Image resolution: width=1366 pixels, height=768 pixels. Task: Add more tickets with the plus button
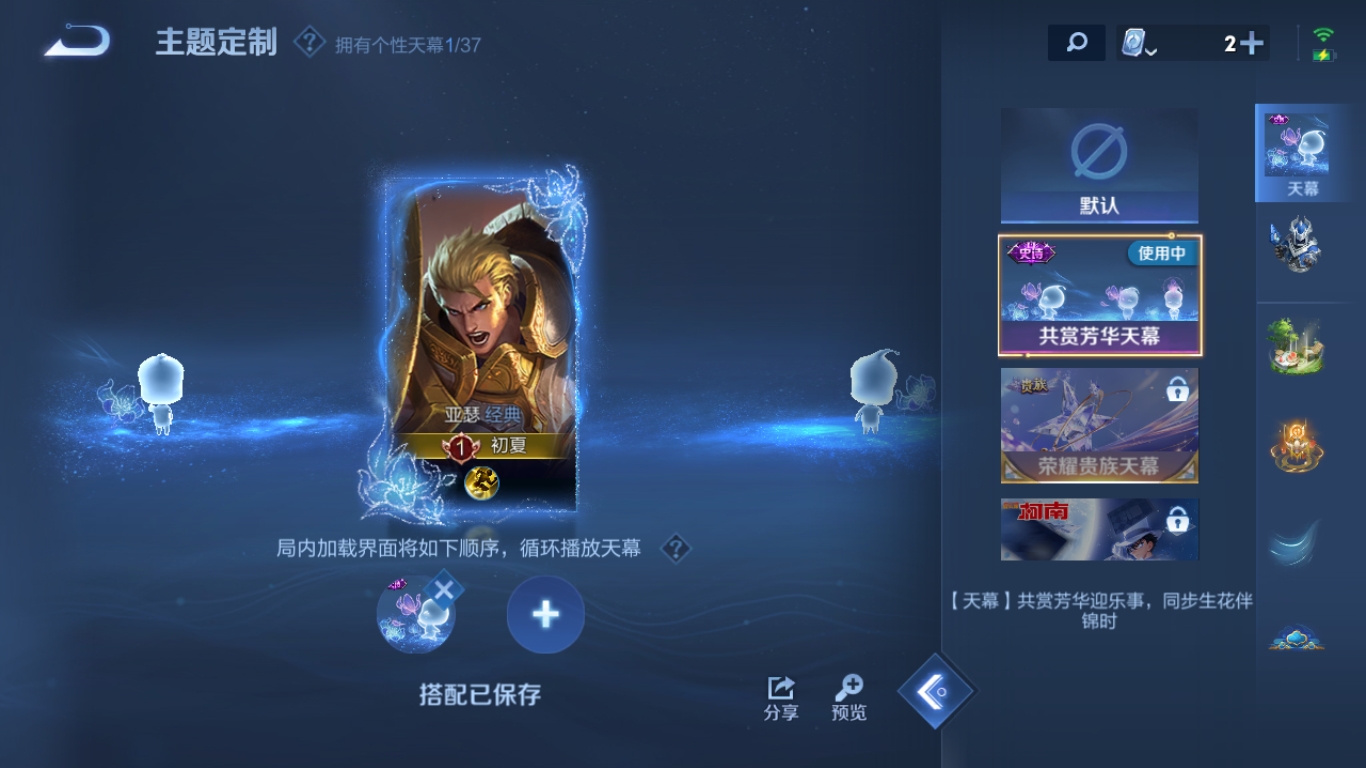(x=1251, y=43)
